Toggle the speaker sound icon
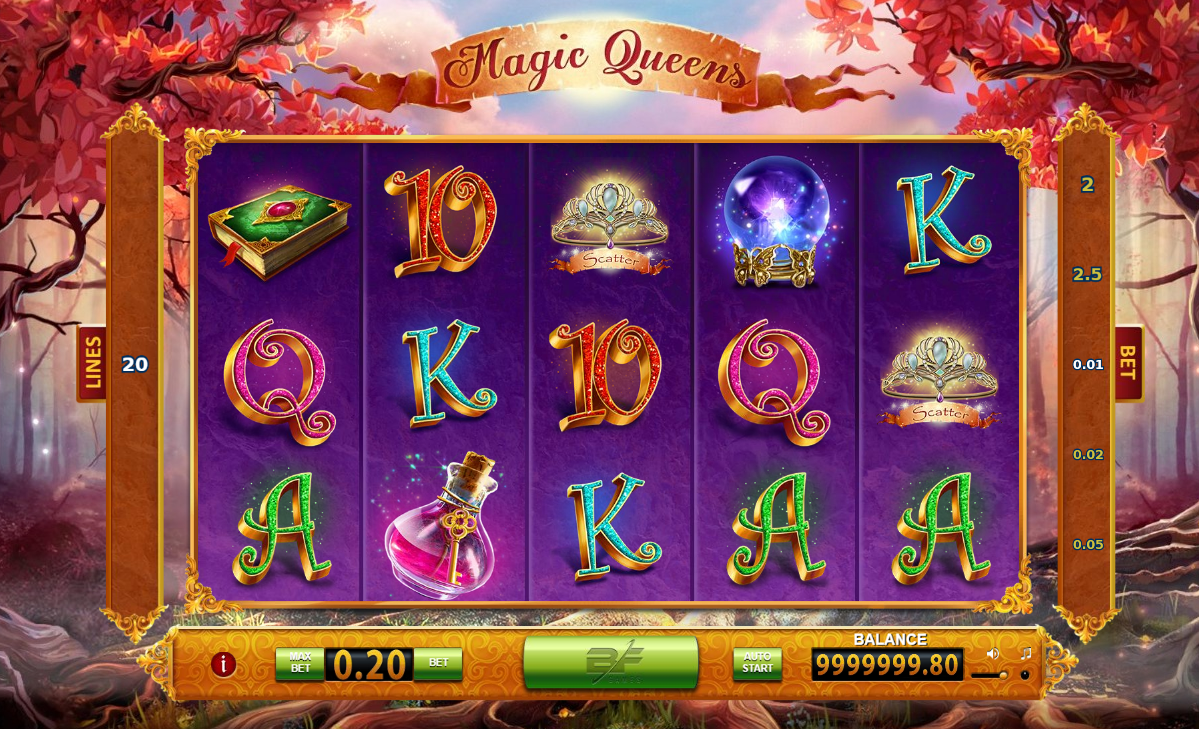Image resolution: width=1199 pixels, height=729 pixels. click(x=993, y=654)
